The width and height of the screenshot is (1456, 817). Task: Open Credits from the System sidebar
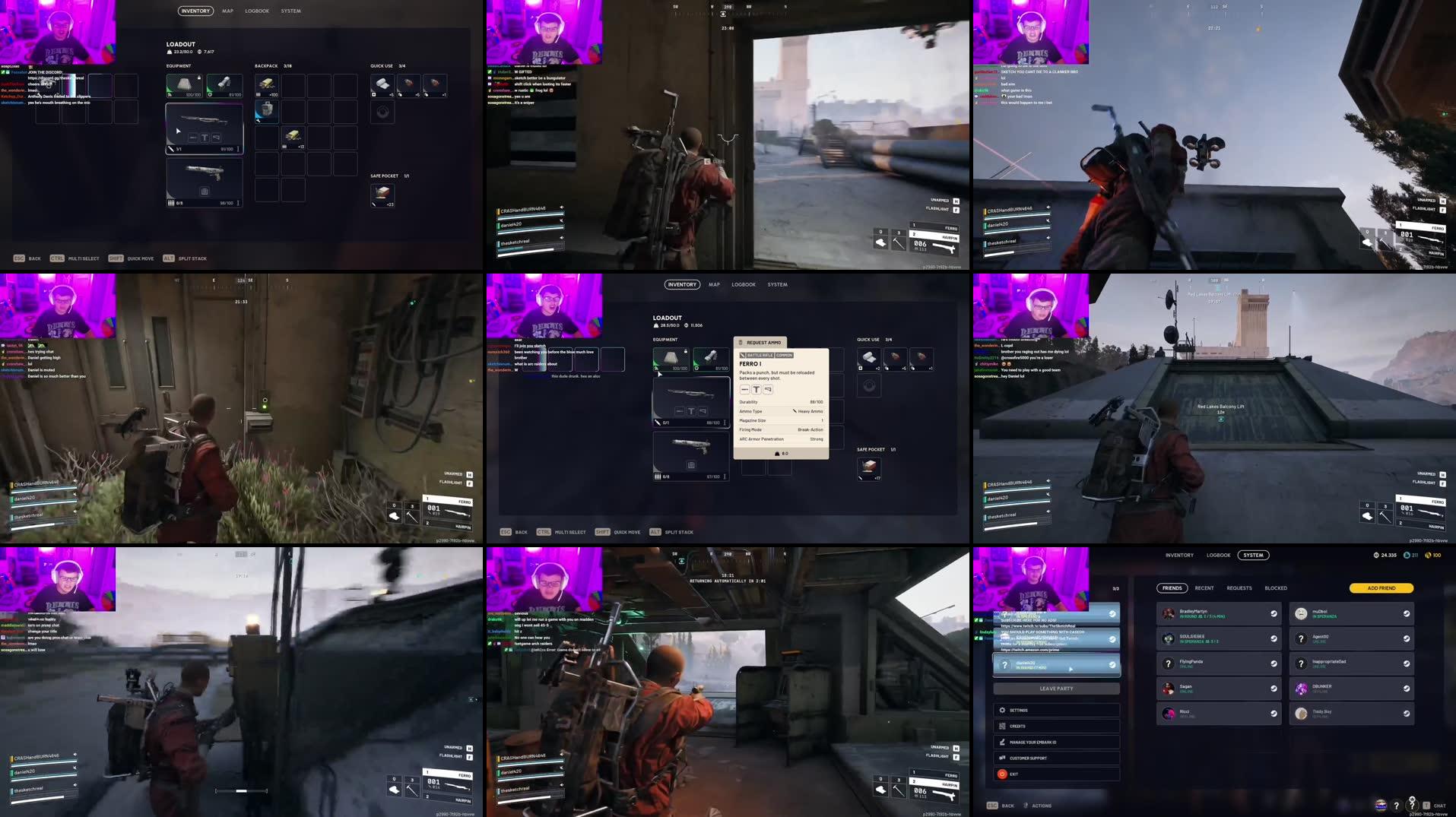coord(1002,727)
